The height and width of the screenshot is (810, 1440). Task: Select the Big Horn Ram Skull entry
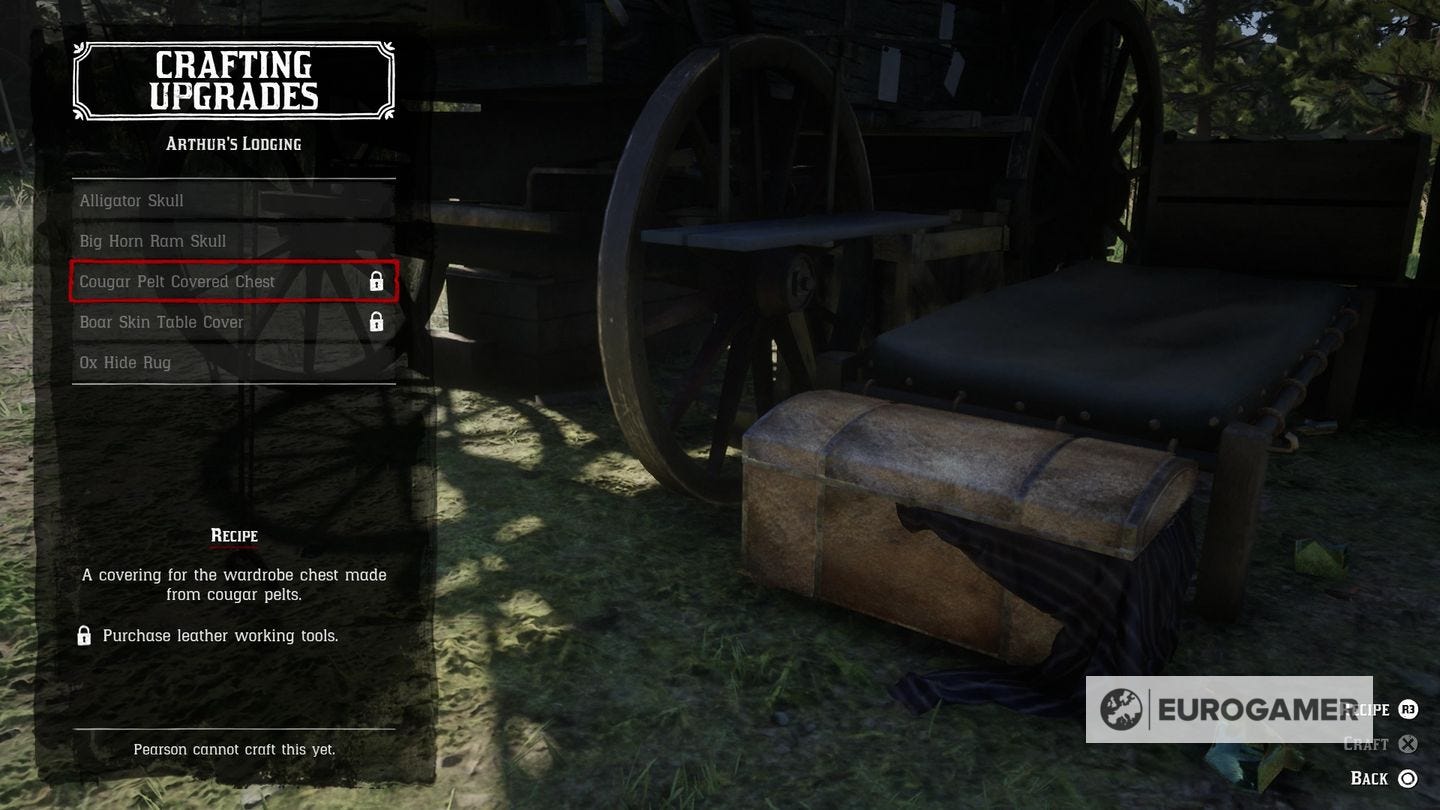coord(152,240)
